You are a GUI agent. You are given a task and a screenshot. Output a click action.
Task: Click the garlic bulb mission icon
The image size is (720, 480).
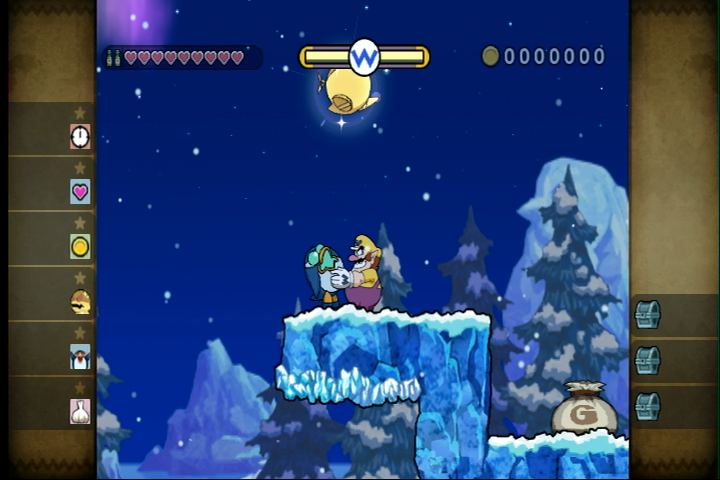pos(80,411)
